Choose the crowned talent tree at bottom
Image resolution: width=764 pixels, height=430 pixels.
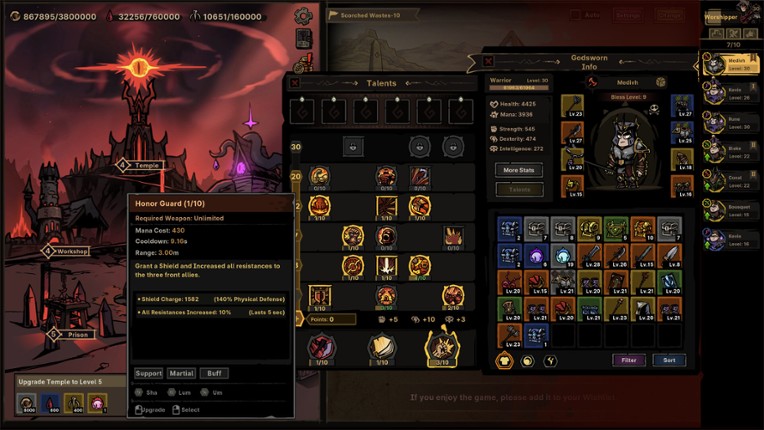[441, 347]
